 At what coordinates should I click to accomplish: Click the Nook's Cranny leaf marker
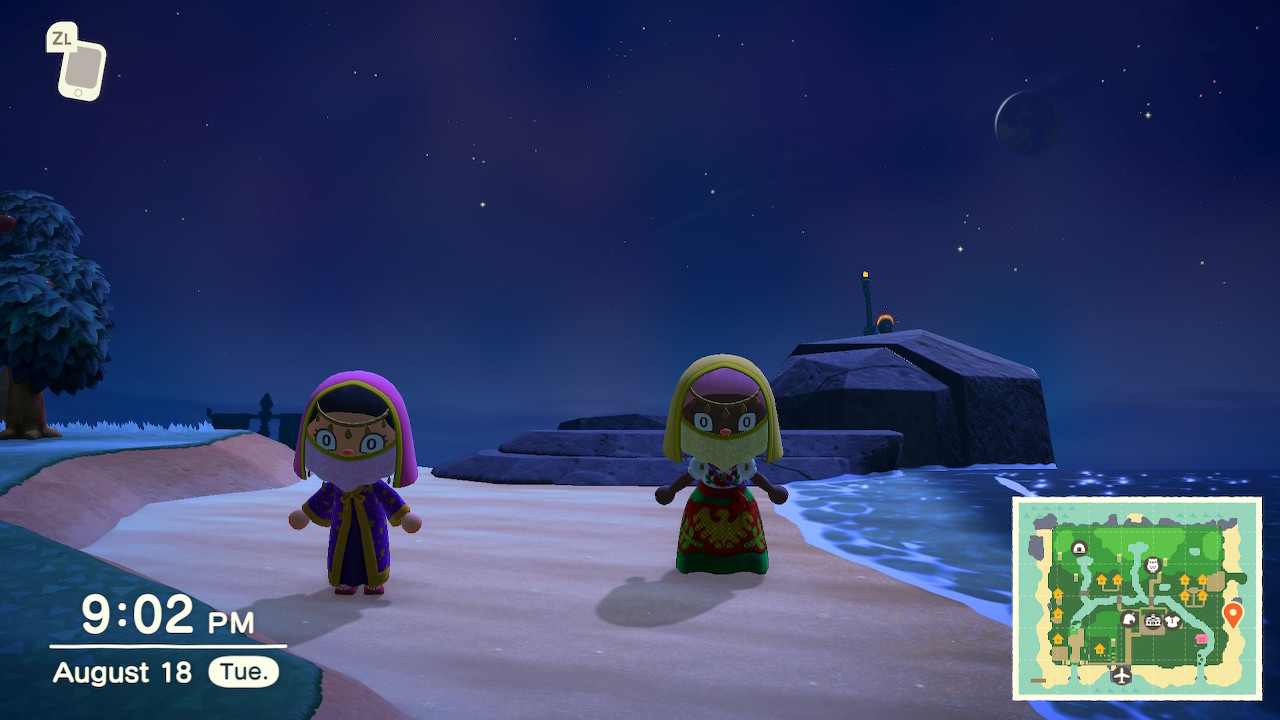[1129, 620]
